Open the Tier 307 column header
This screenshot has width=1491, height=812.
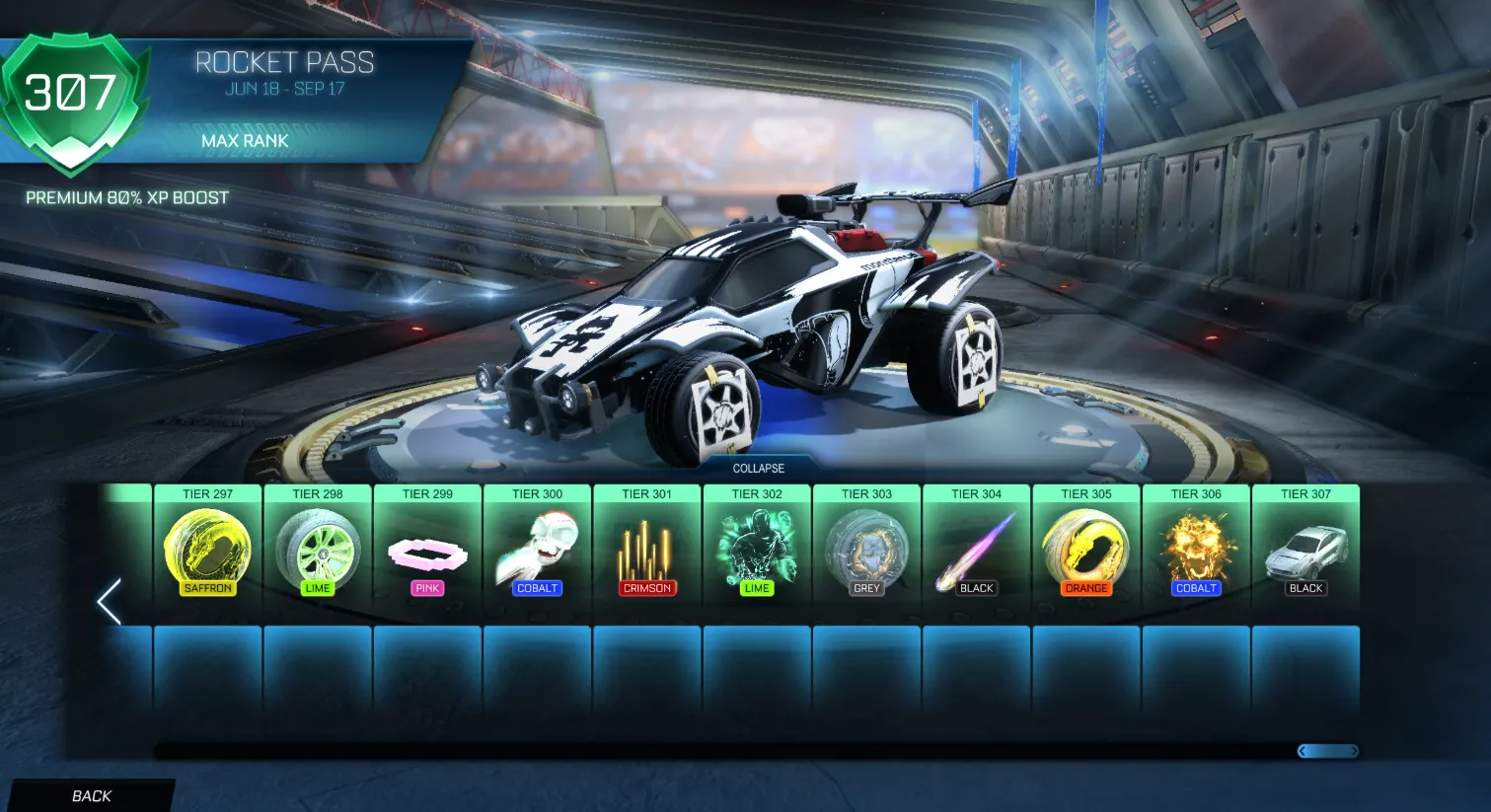tap(1305, 493)
